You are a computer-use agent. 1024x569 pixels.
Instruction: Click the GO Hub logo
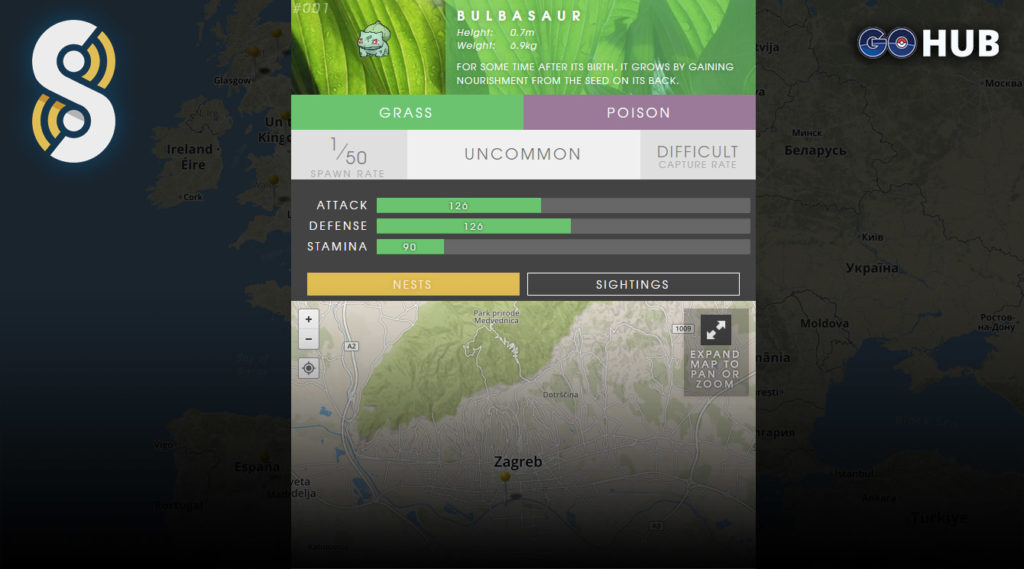click(x=928, y=44)
